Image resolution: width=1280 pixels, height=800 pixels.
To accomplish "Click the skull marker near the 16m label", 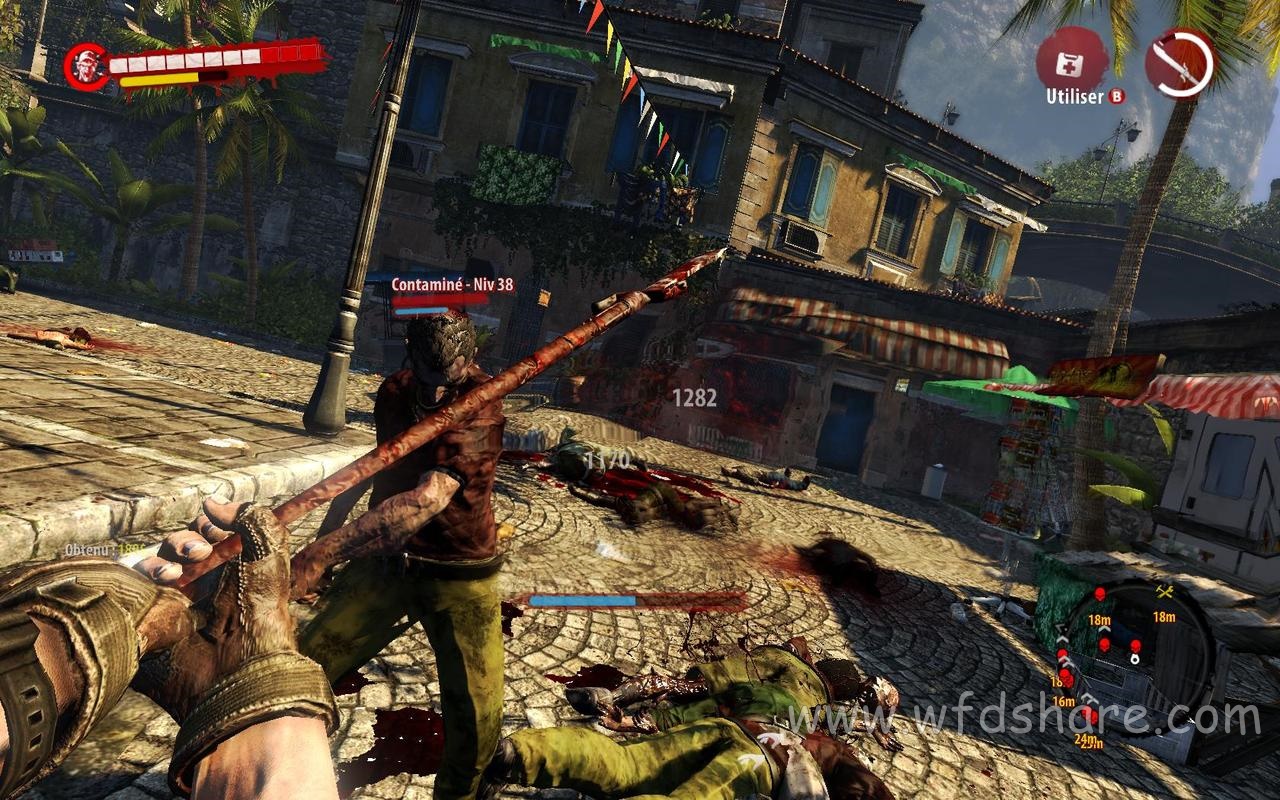I will pyautogui.click(x=1067, y=676).
